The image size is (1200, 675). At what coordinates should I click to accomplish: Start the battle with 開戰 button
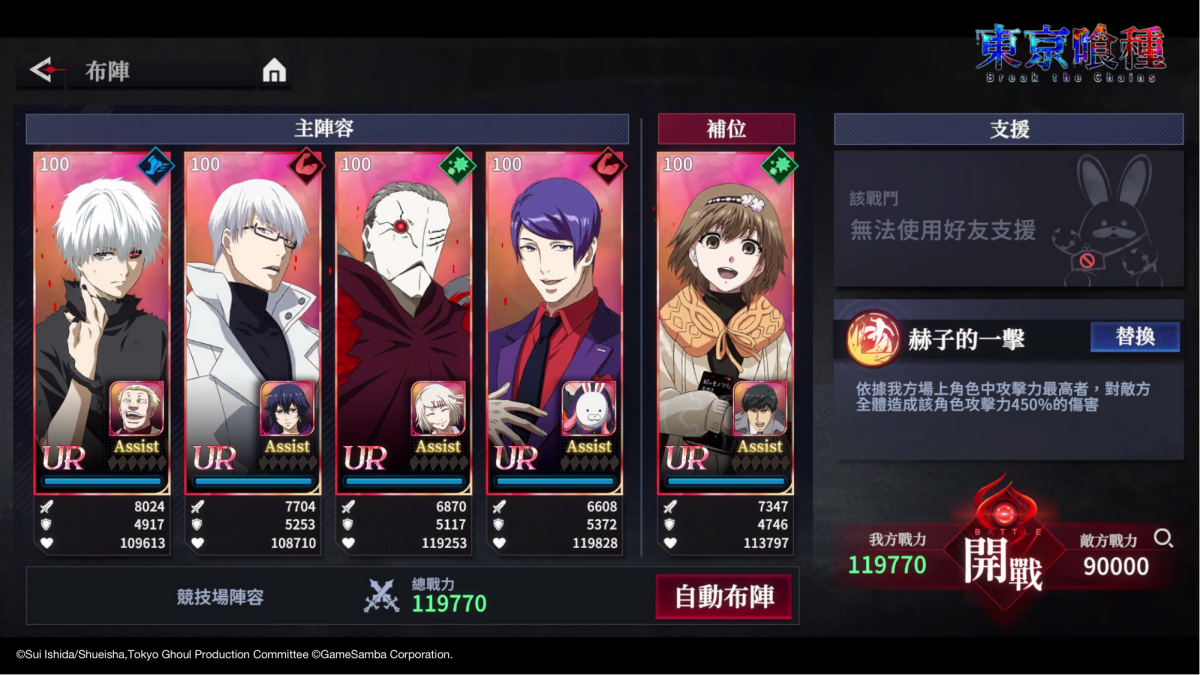[x=1003, y=562]
